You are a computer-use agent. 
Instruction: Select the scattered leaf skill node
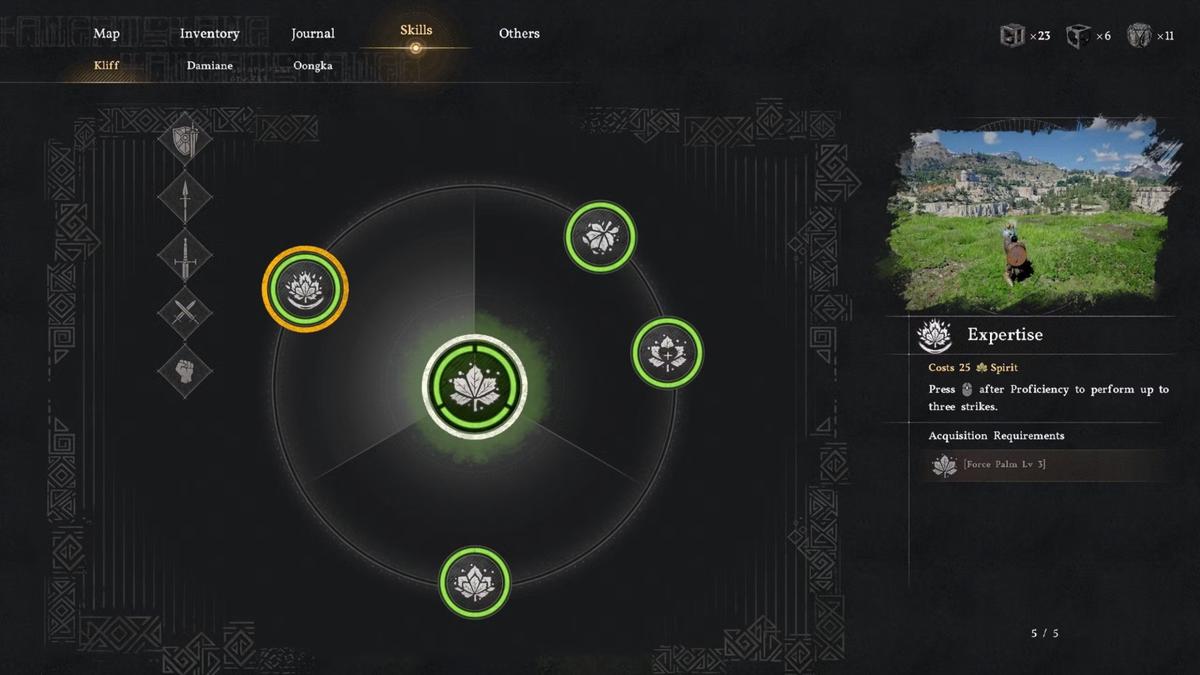[600, 237]
